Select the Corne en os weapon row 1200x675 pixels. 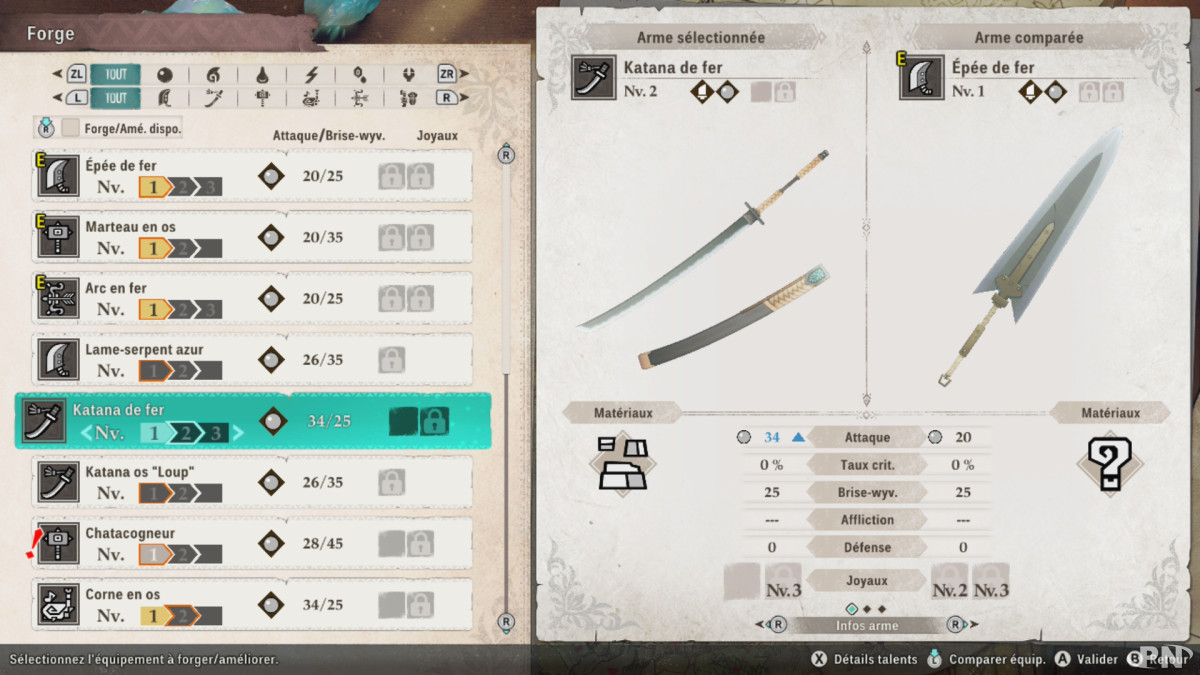point(252,604)
